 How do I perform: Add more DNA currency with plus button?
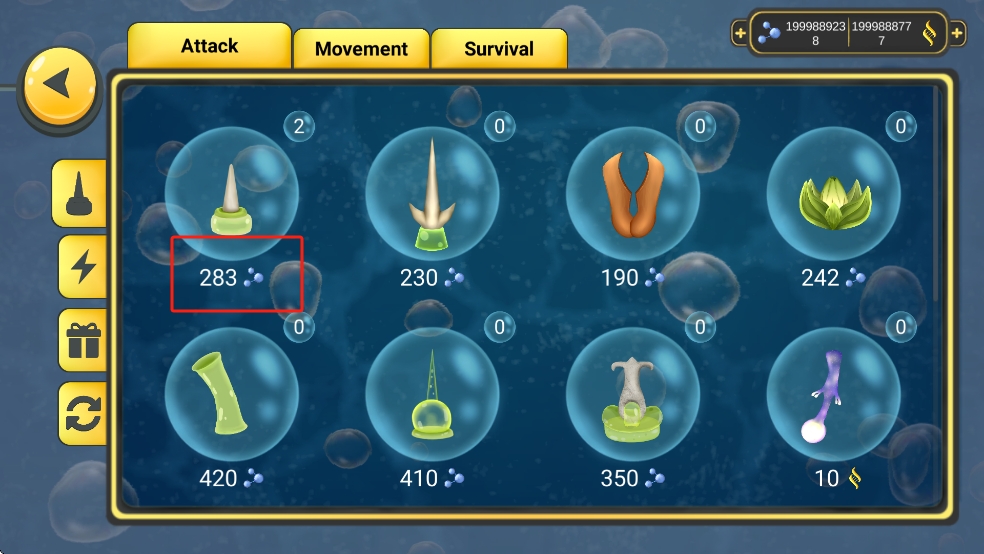click(957, 33)
